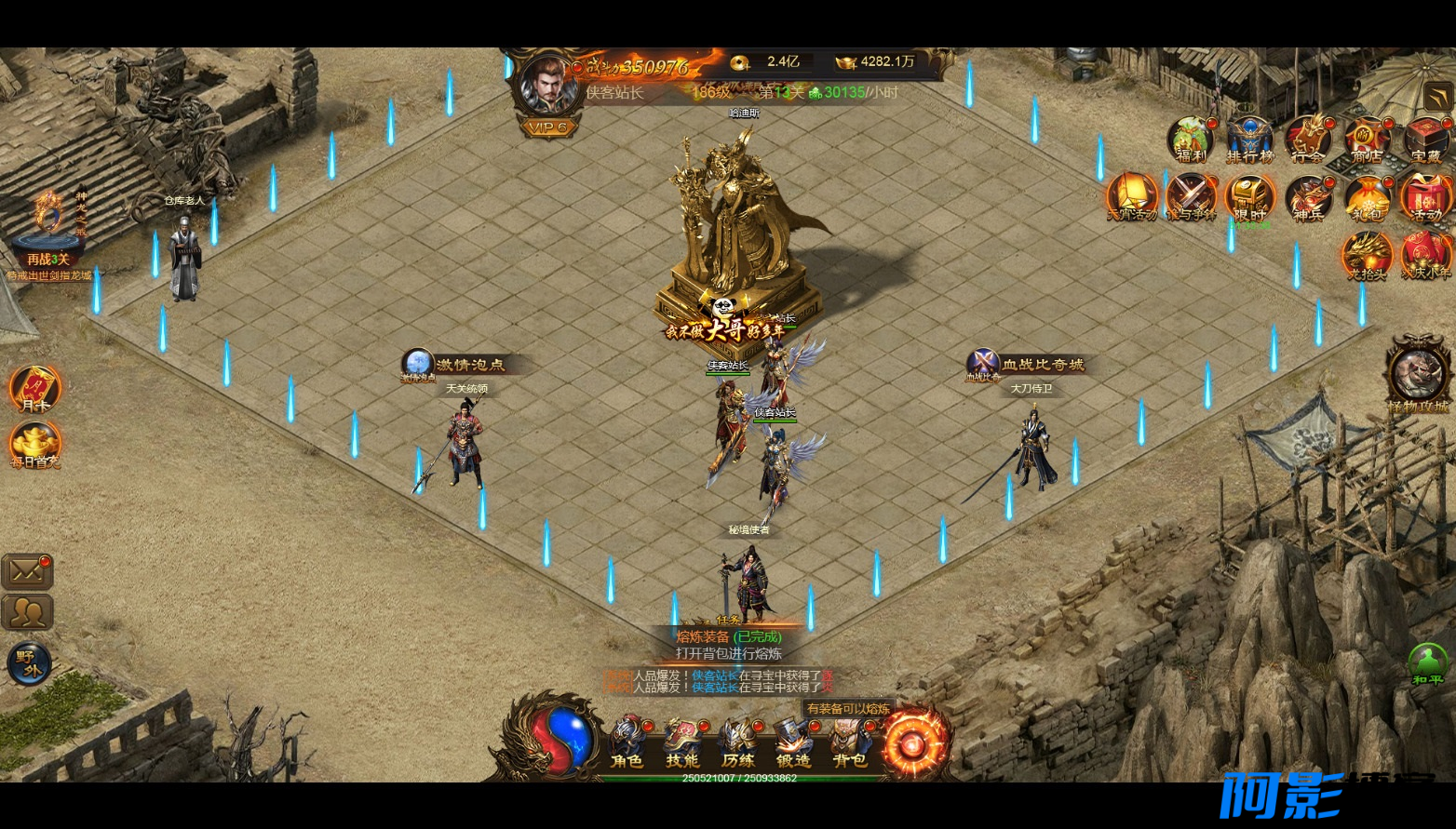Viewport: 1456px width, 829px height.
Task: Open the 神兵 divine weapon menu
Action: pos(1308,198)
